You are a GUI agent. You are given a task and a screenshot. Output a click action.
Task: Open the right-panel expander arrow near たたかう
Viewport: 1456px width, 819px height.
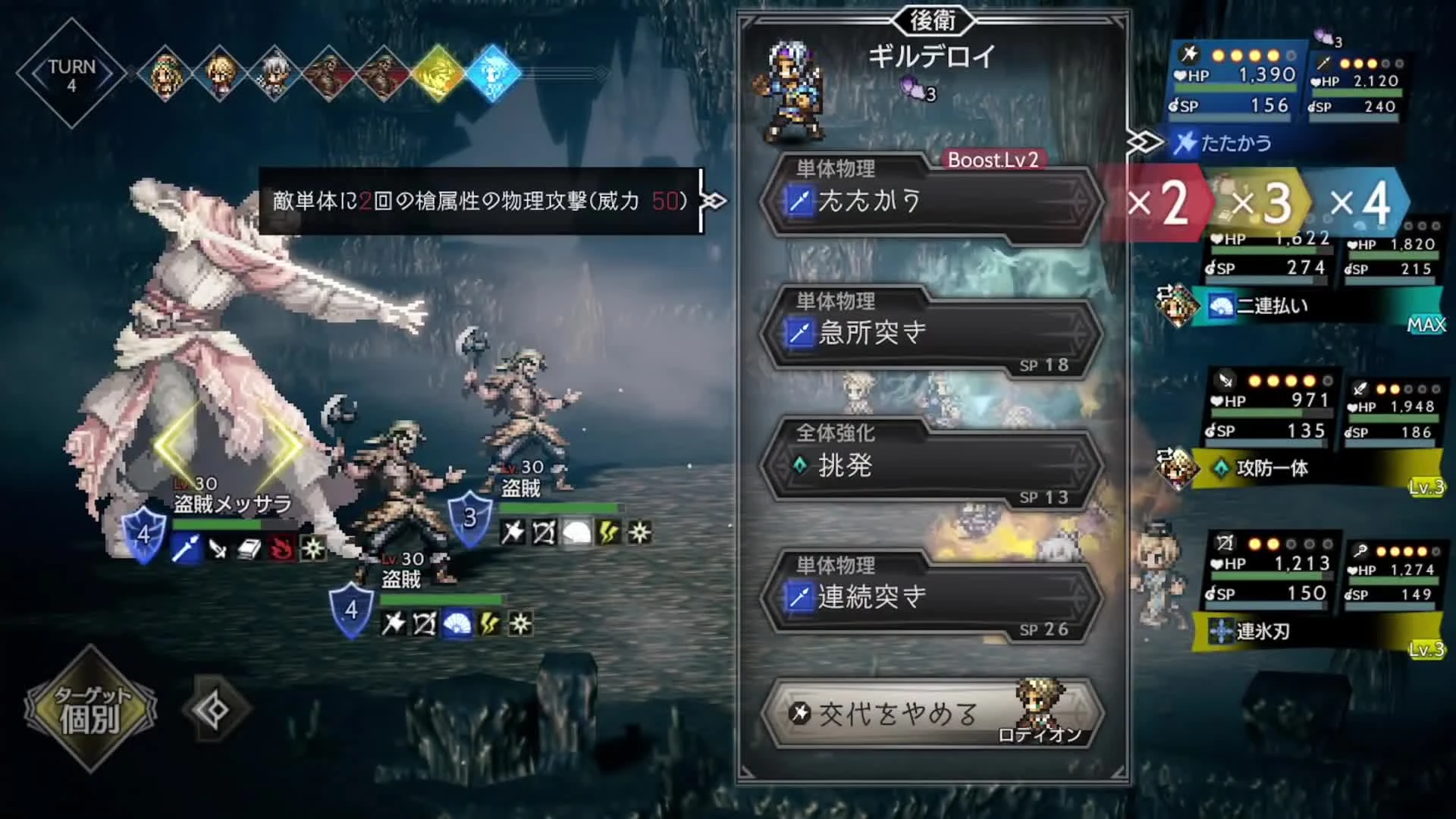tap(1145, 141)
